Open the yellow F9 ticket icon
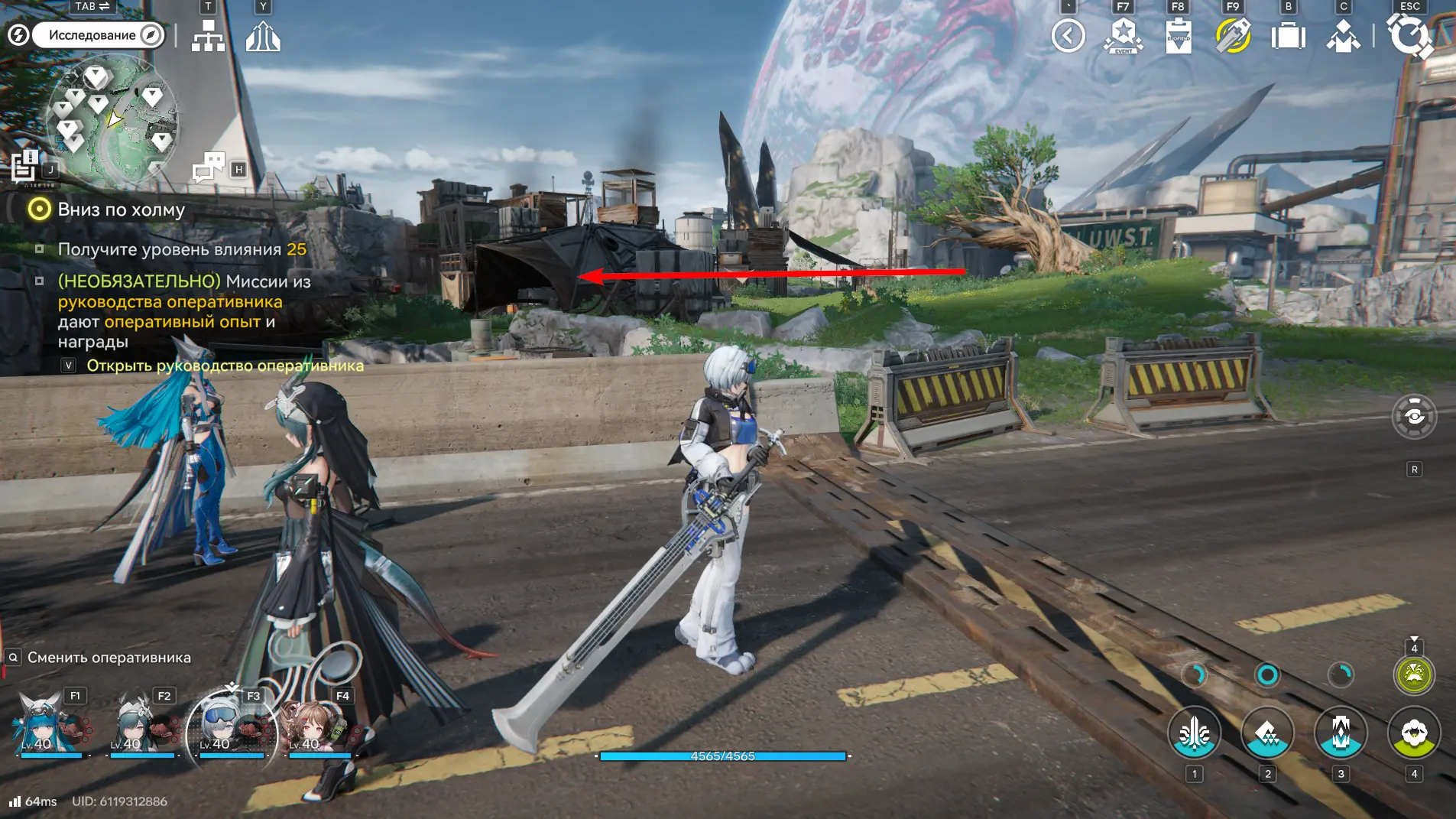This screenshot has width=1456, height=819. 1233,35
